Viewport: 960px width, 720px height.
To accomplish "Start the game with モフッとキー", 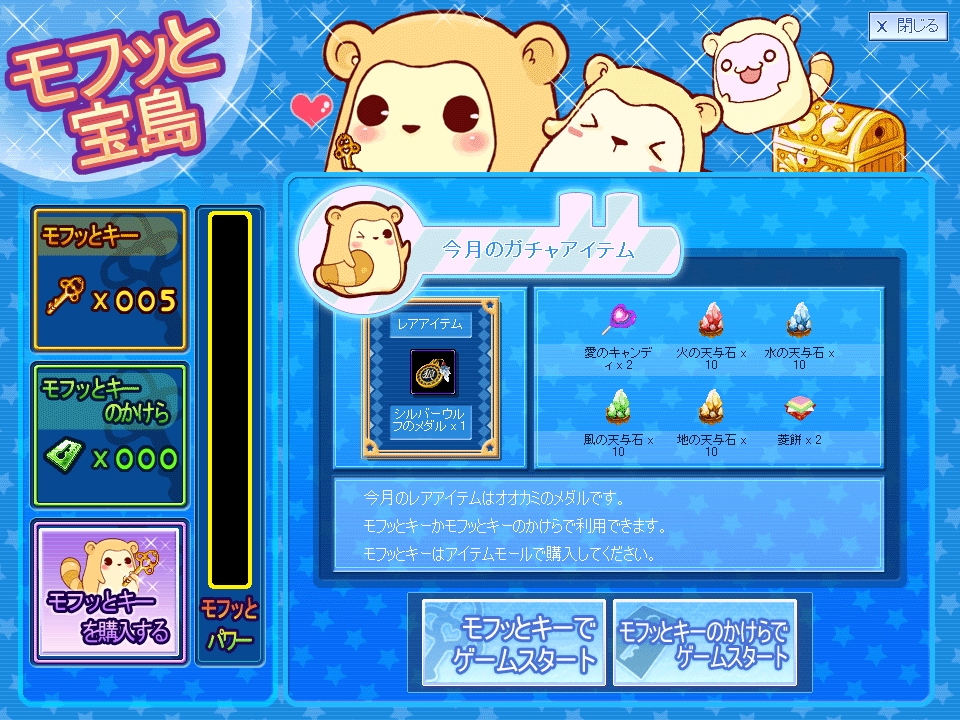I will 513,643.
